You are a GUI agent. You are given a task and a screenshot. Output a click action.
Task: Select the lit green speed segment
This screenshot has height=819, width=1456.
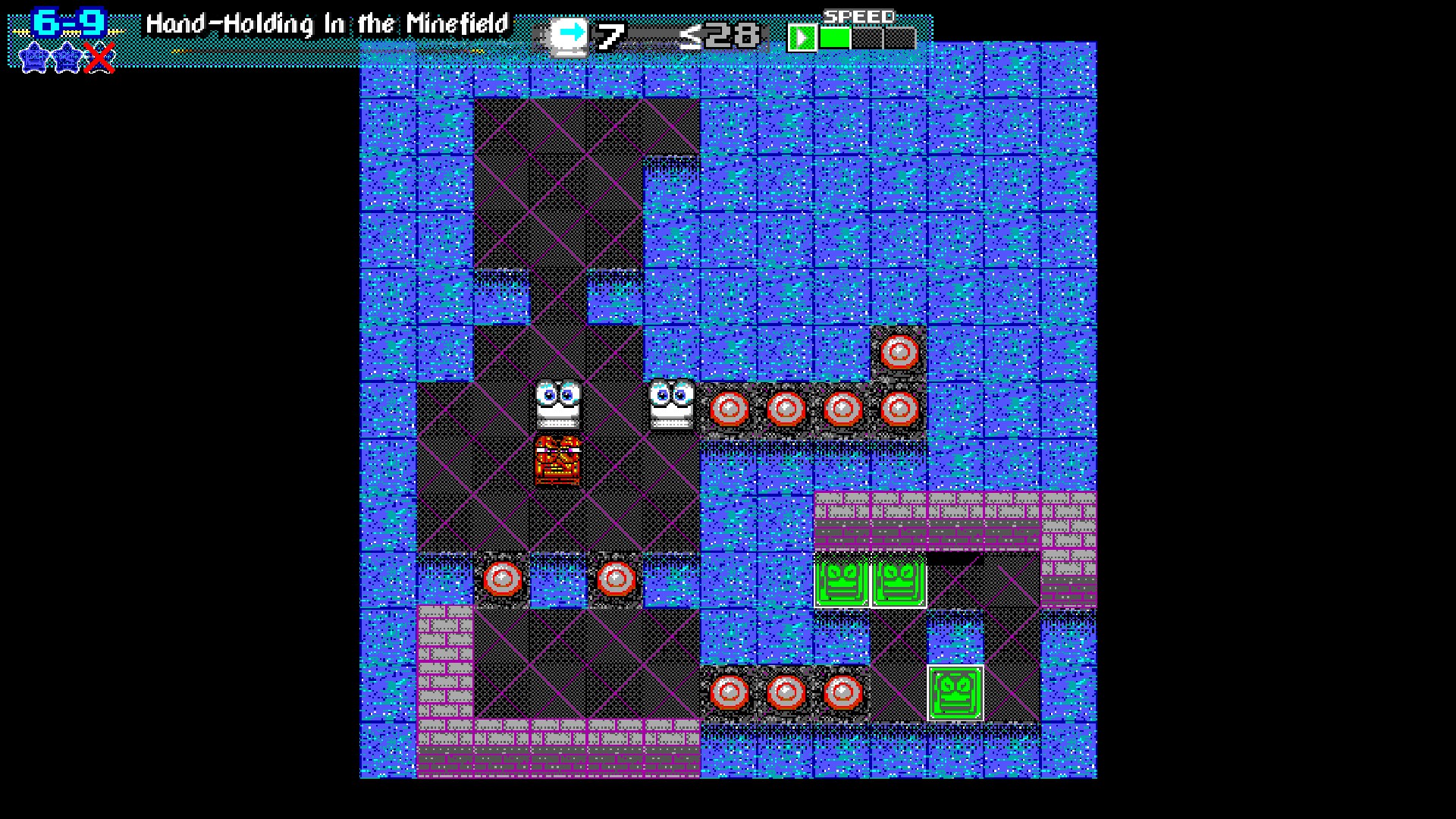click(835, 38)
